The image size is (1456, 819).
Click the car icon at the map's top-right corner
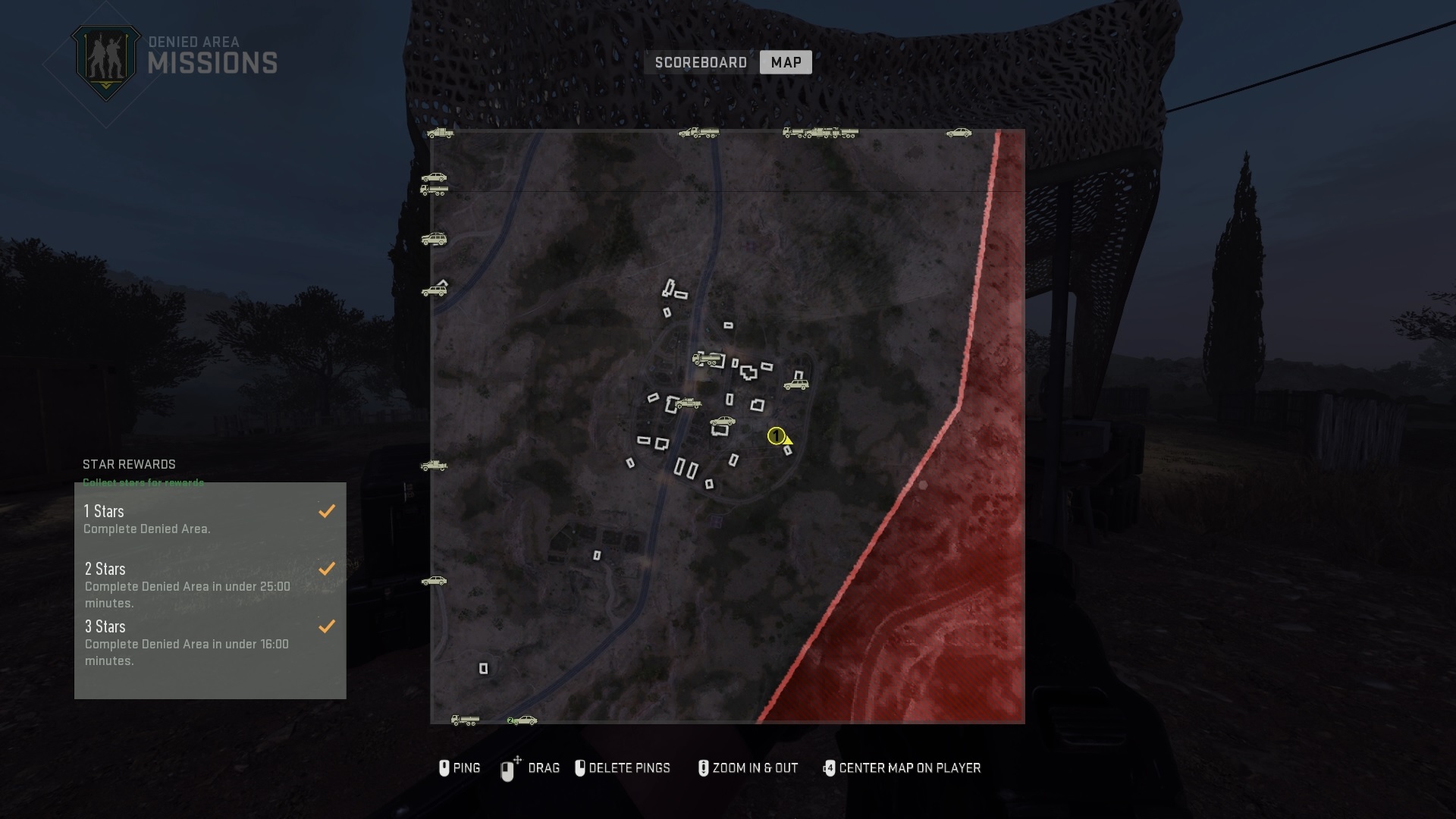(959, 132)
